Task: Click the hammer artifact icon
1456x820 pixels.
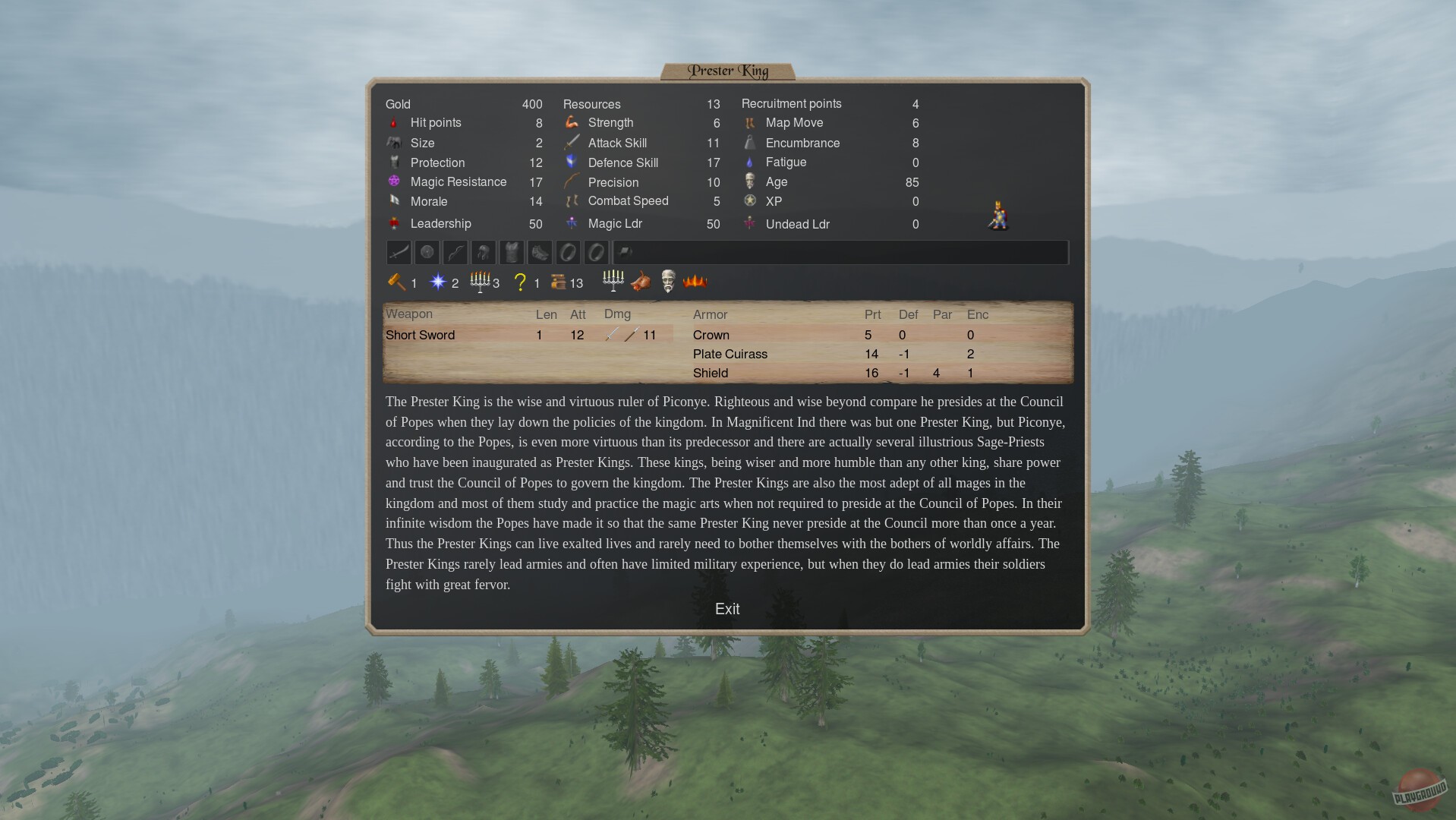Action: 396,282
